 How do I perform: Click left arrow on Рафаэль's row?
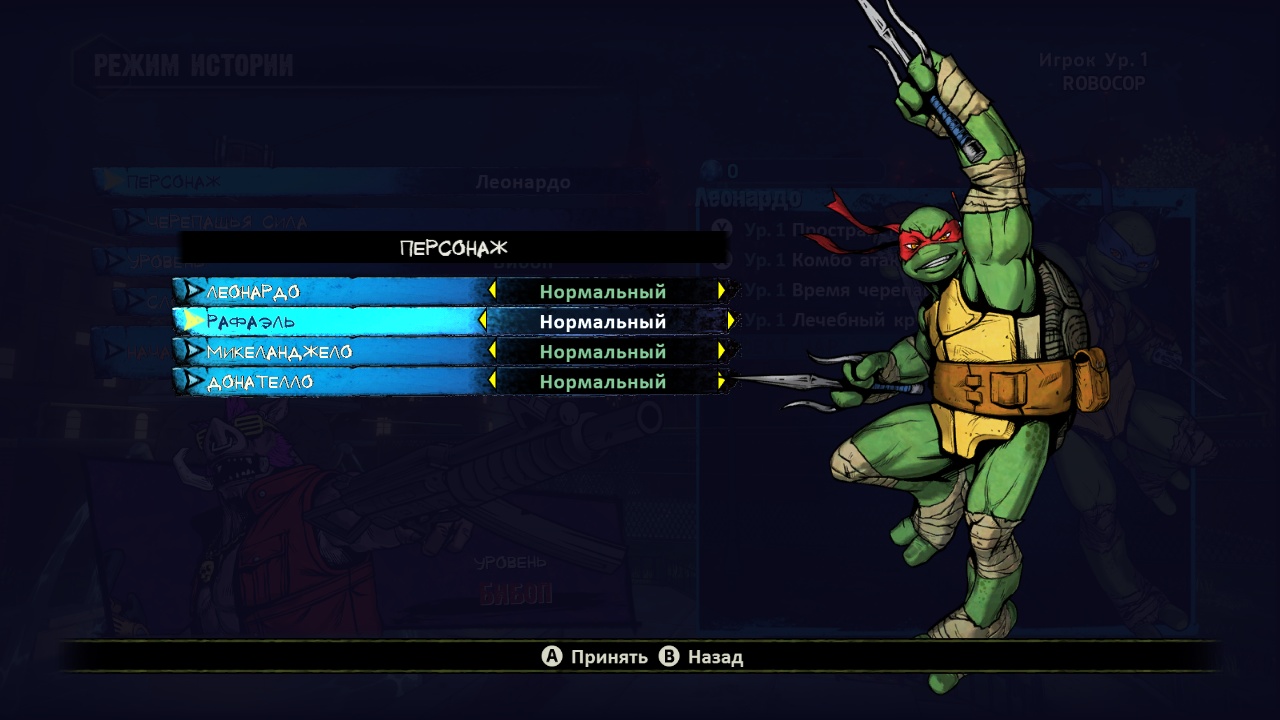[483, 321]
